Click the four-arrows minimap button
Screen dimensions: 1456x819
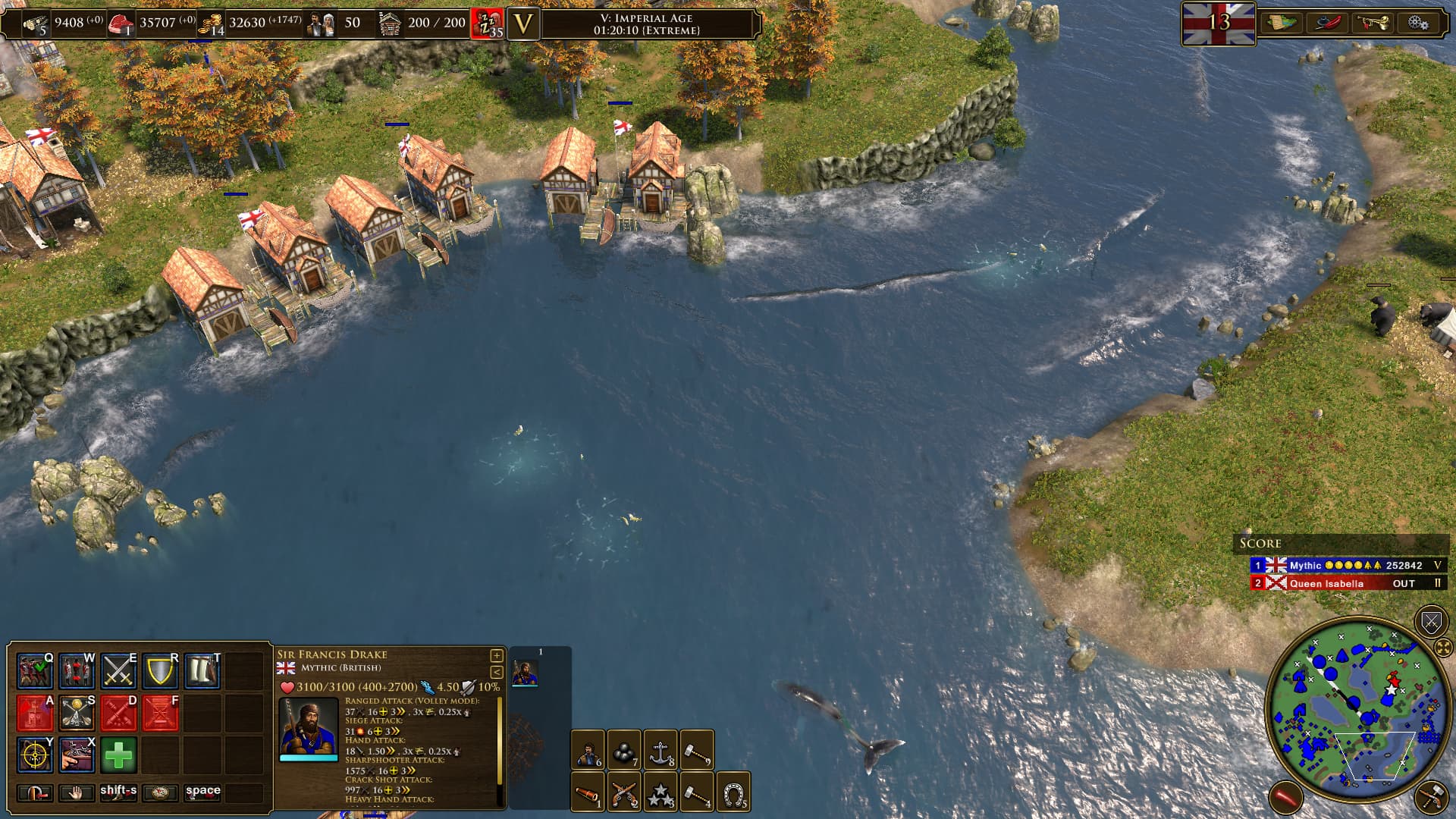click(1443, 648)
